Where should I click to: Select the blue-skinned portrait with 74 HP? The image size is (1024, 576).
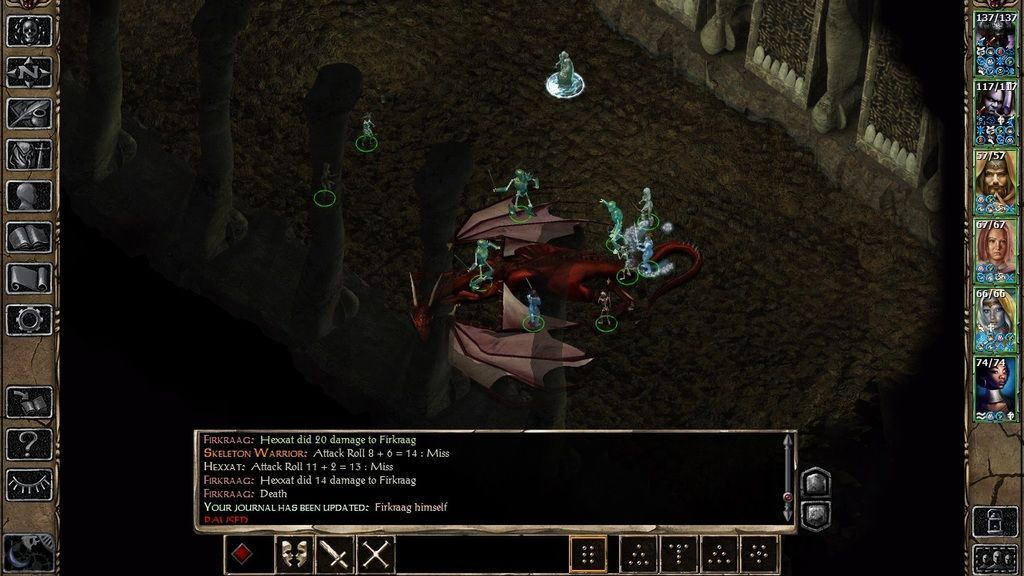pyautogui.click(x=995, y=390)
